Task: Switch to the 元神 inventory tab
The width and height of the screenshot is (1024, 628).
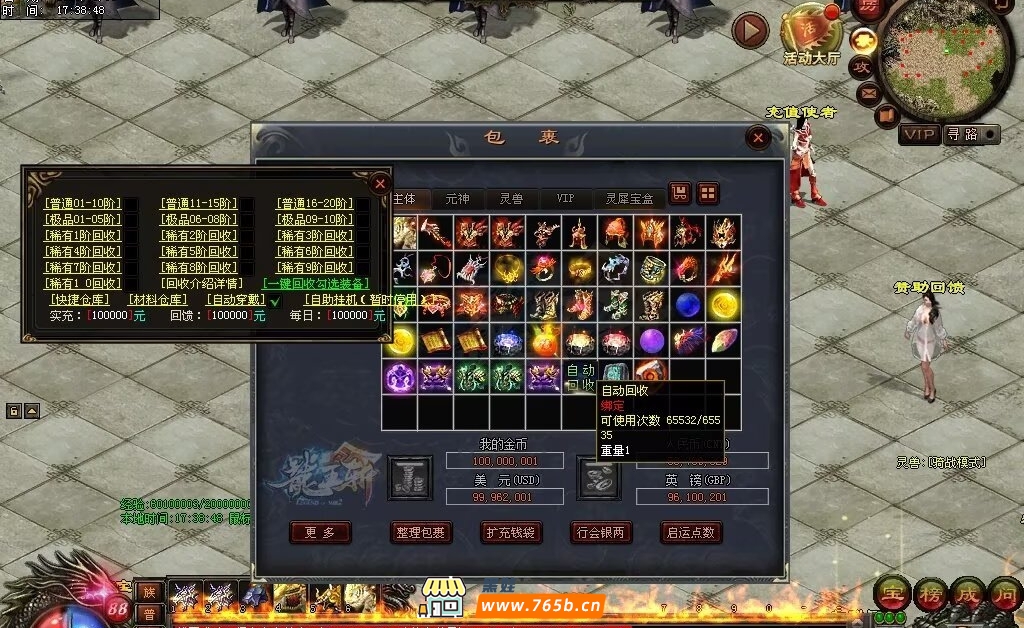Action: 458,199
